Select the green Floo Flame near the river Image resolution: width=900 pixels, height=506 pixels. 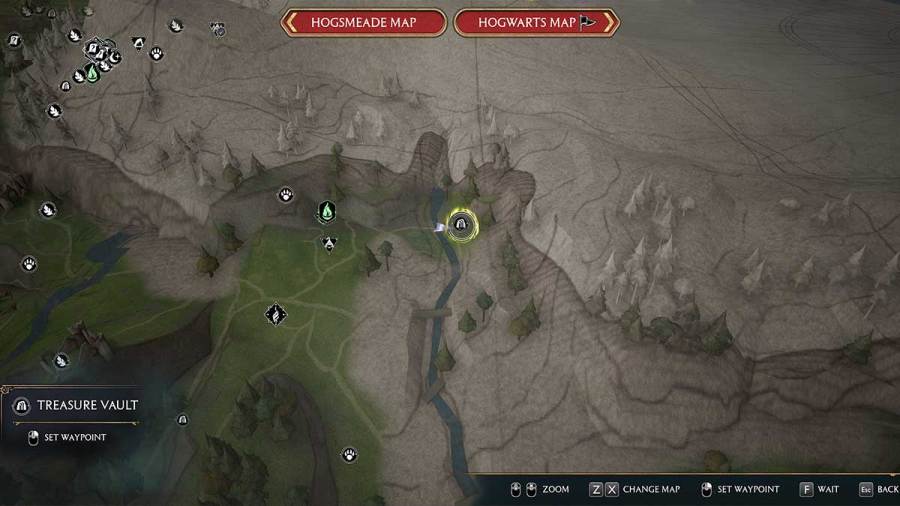pyautogui.click(x=326, y=211)
